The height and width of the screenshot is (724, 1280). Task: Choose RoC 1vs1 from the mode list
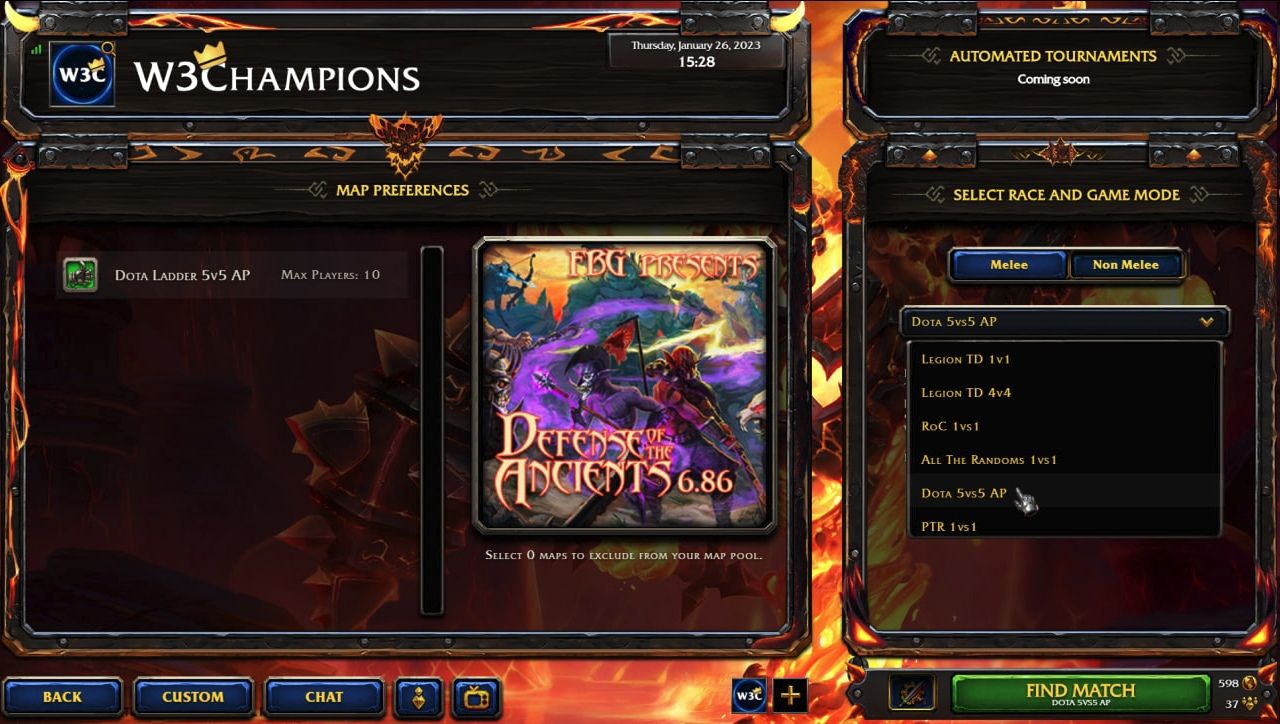(949, 426)
